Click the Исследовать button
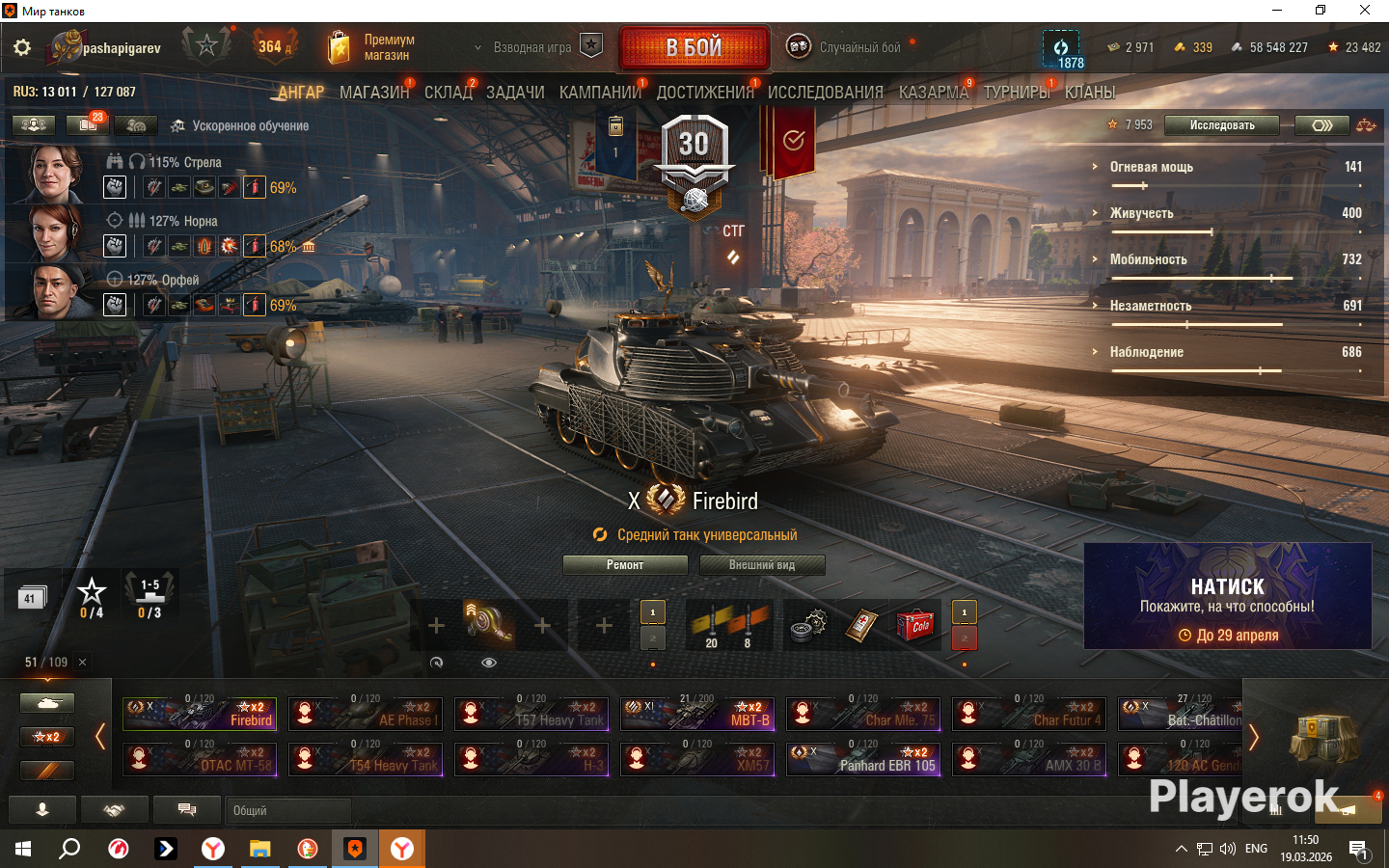 pos(1221,125)
